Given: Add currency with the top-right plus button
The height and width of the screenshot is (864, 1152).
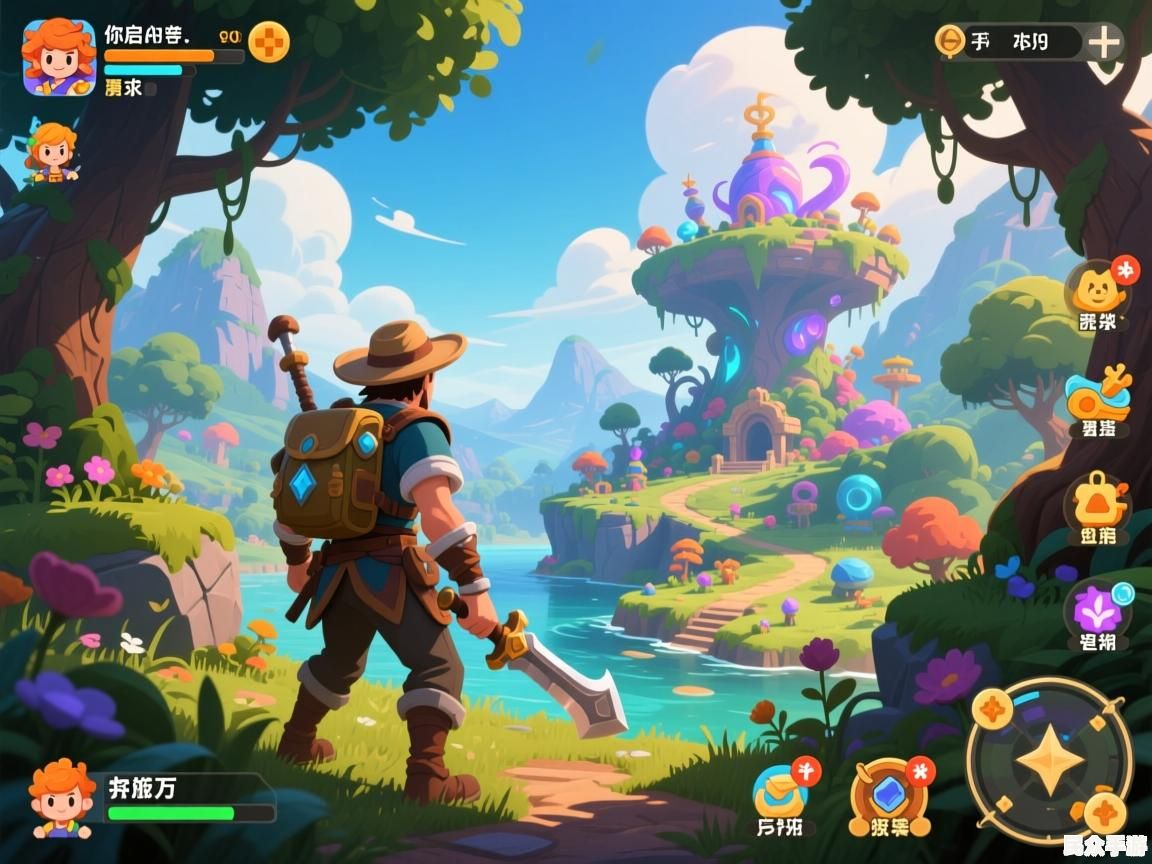Looking at the screenshot, I should click(1104, 42).
